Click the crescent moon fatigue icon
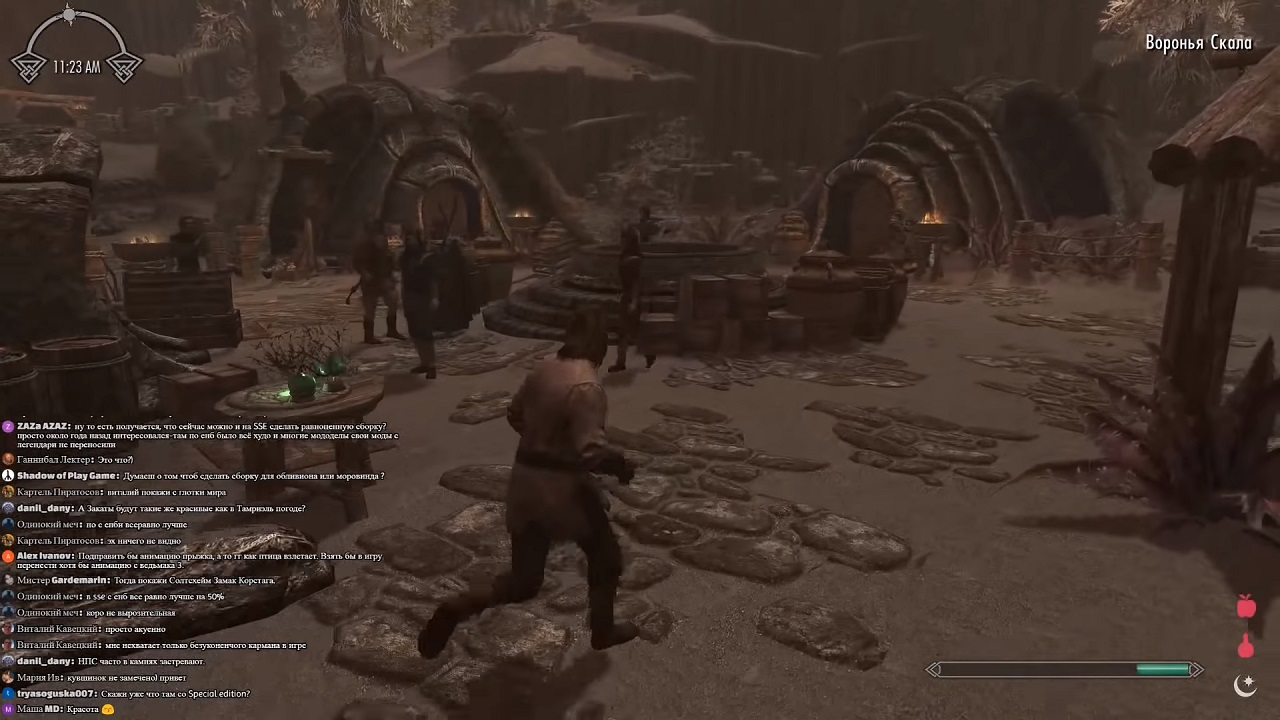 1245,684
